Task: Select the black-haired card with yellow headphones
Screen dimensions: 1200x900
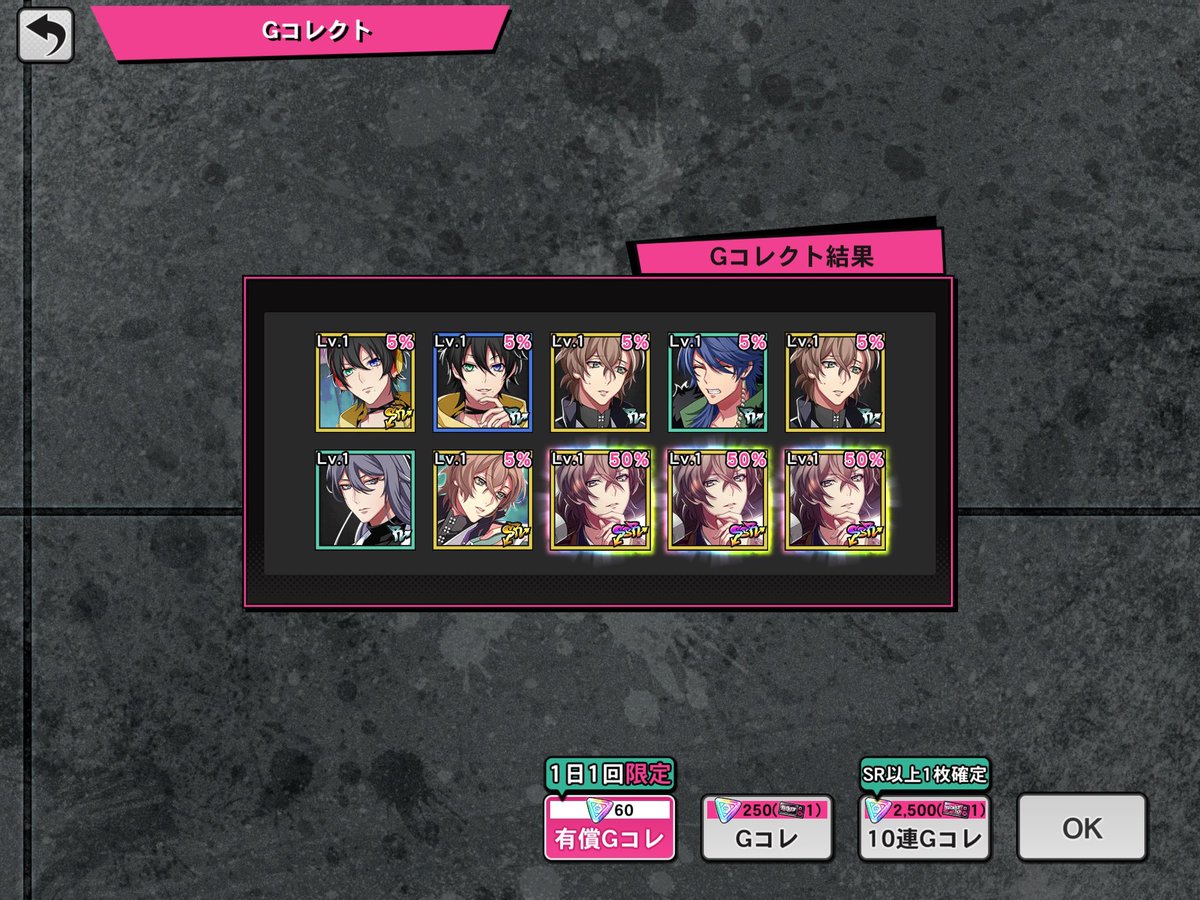Action: click(x=365, y=382)
